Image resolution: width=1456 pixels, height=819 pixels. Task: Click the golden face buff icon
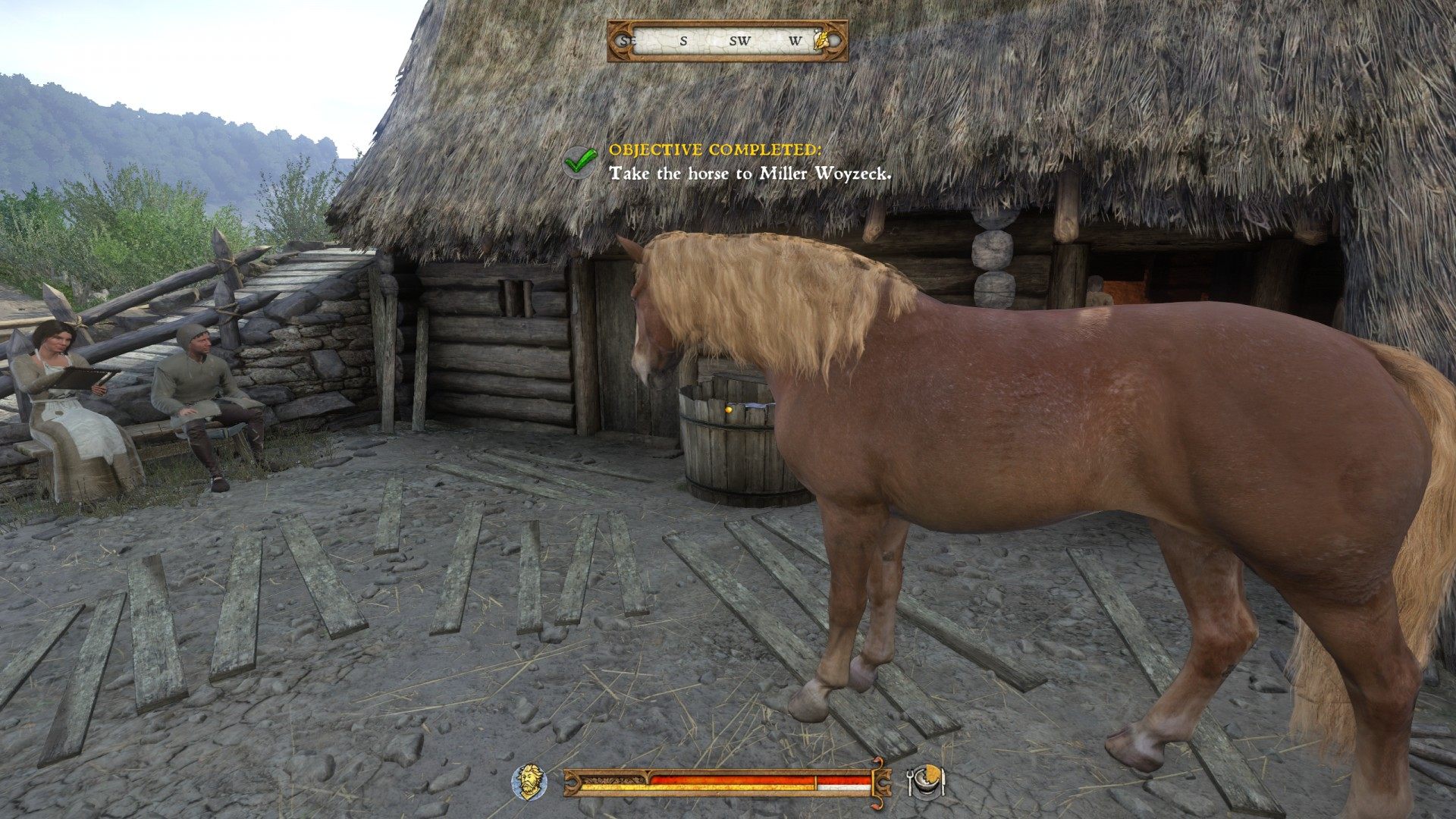coord(528,782)
